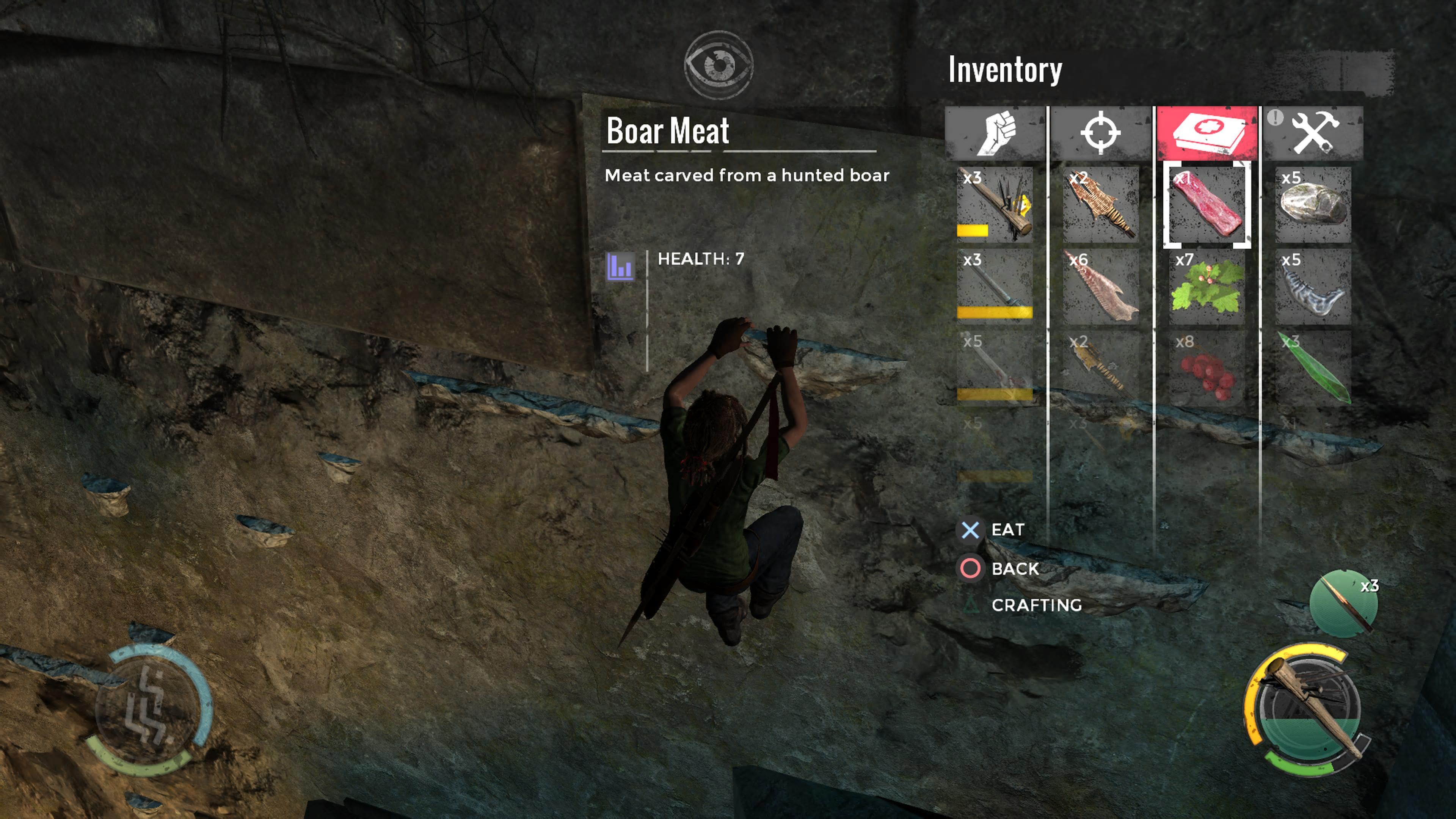This screenshot has width=1456, height=819.
Task: Select the rope-bound bone spear slot
Action: tap(1100, 205)
